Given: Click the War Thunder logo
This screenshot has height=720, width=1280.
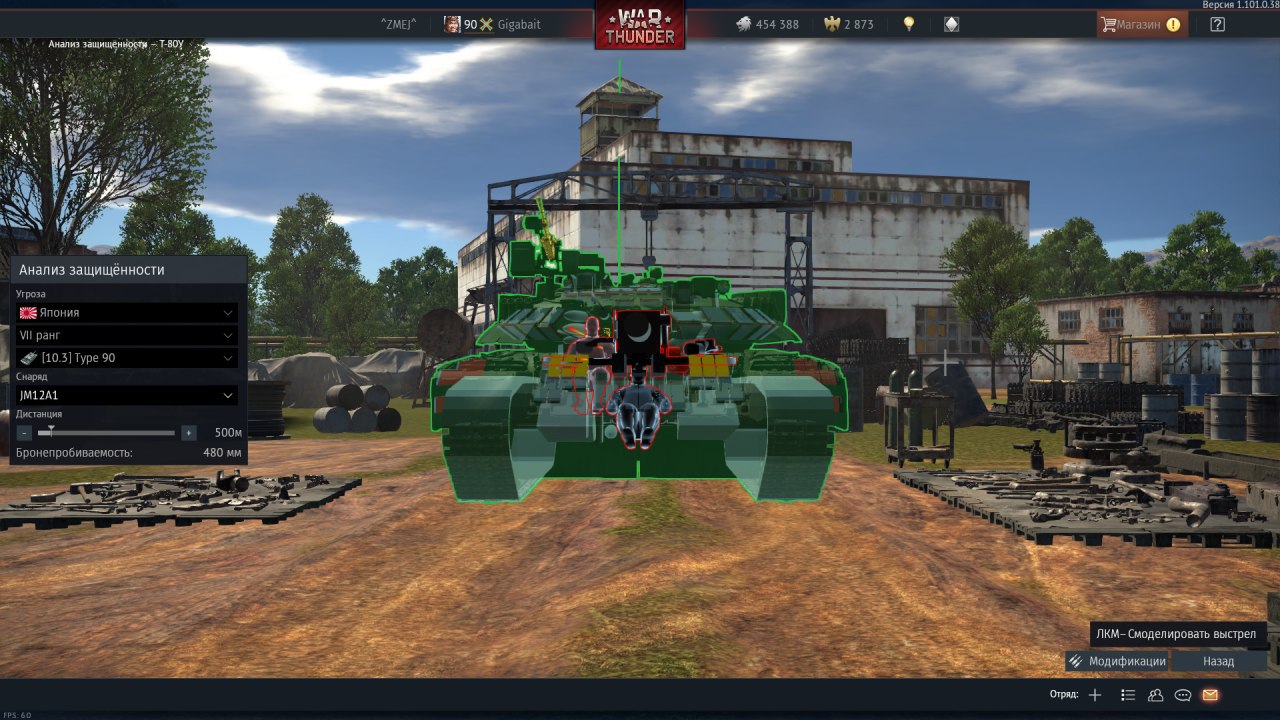Looking at the screenshot, I should (x=640, y=25).
